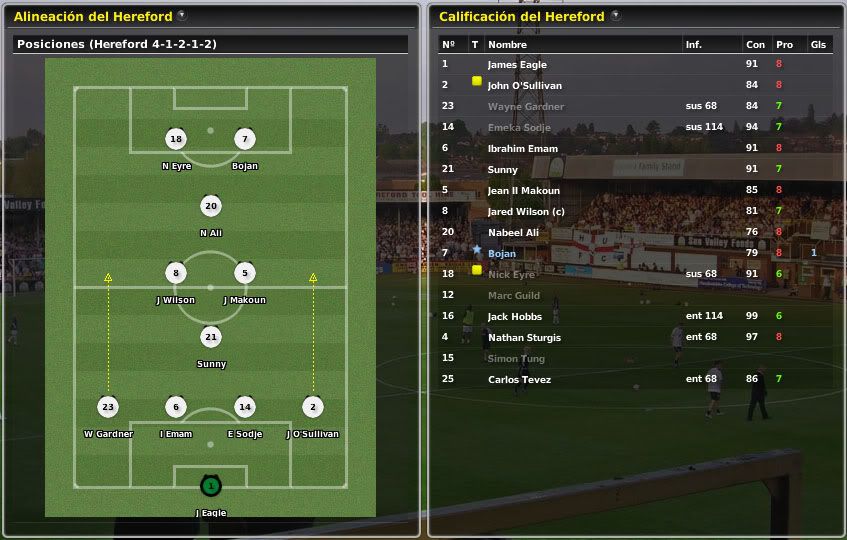Open Ibrahim Emam's player row
The width and height of the screenshot is (847, 540).
coord(520,149)
